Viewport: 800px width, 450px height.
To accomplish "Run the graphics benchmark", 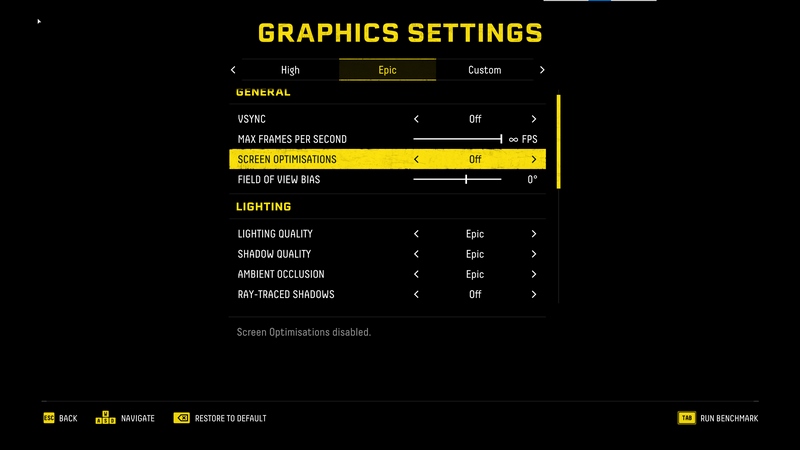I will tap(718, 418).
